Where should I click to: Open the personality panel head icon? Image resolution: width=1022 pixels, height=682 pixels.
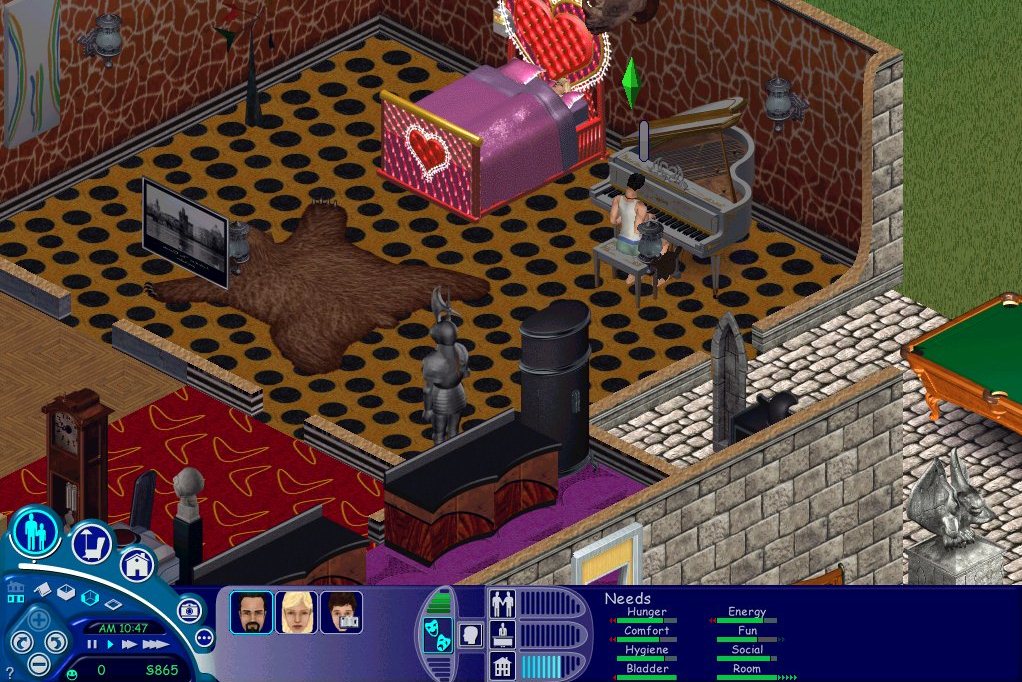pyautogui.click(x=470, y=634)
